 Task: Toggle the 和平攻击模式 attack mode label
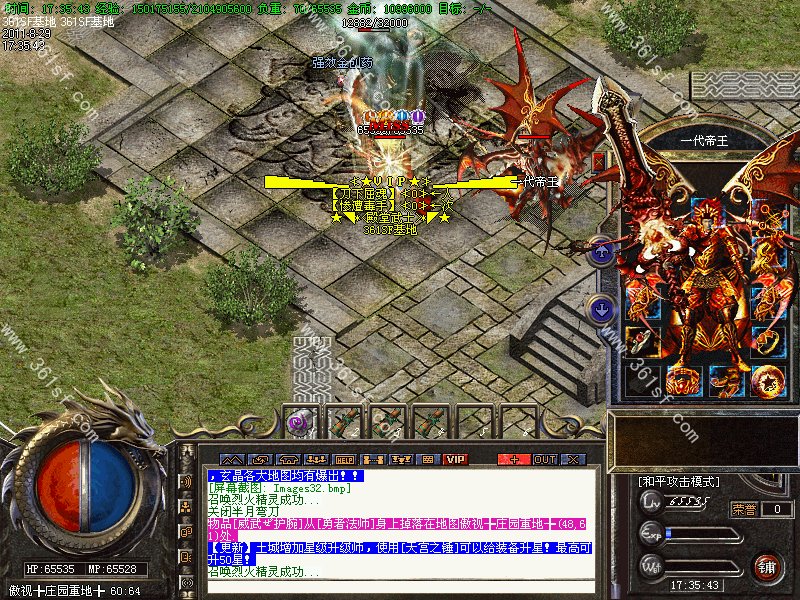pos(679,482)
